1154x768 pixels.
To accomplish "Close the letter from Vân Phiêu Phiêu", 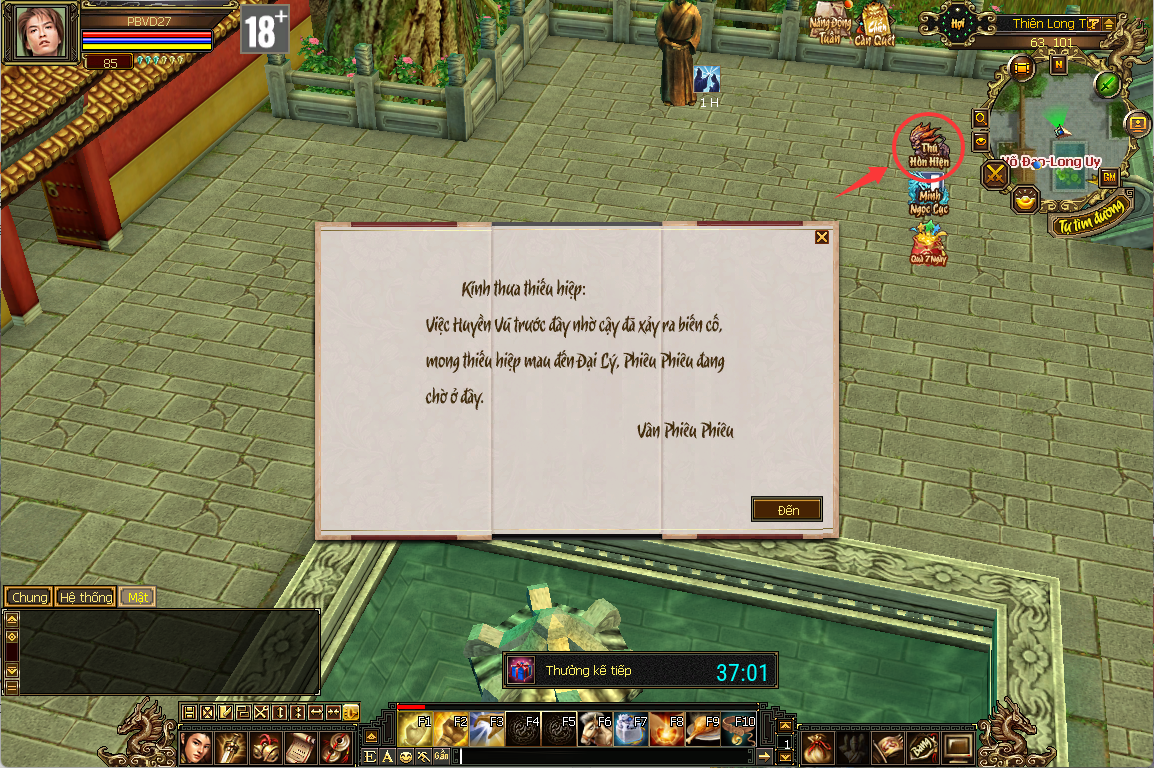I will (822, 237).
